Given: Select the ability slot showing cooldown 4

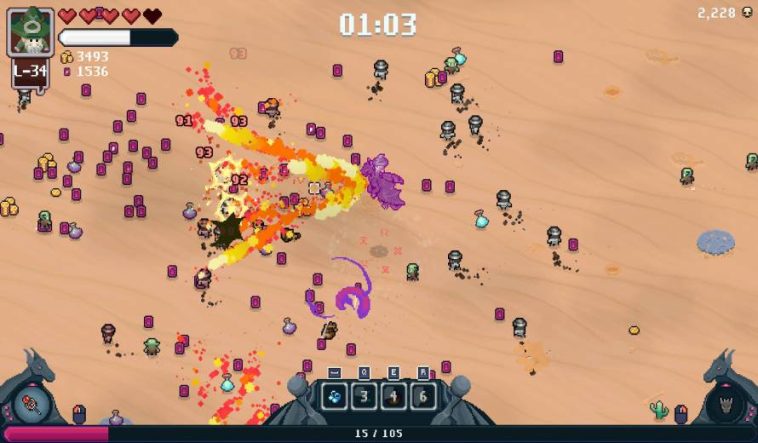Looking at the screenshot, I should point(393,396).
